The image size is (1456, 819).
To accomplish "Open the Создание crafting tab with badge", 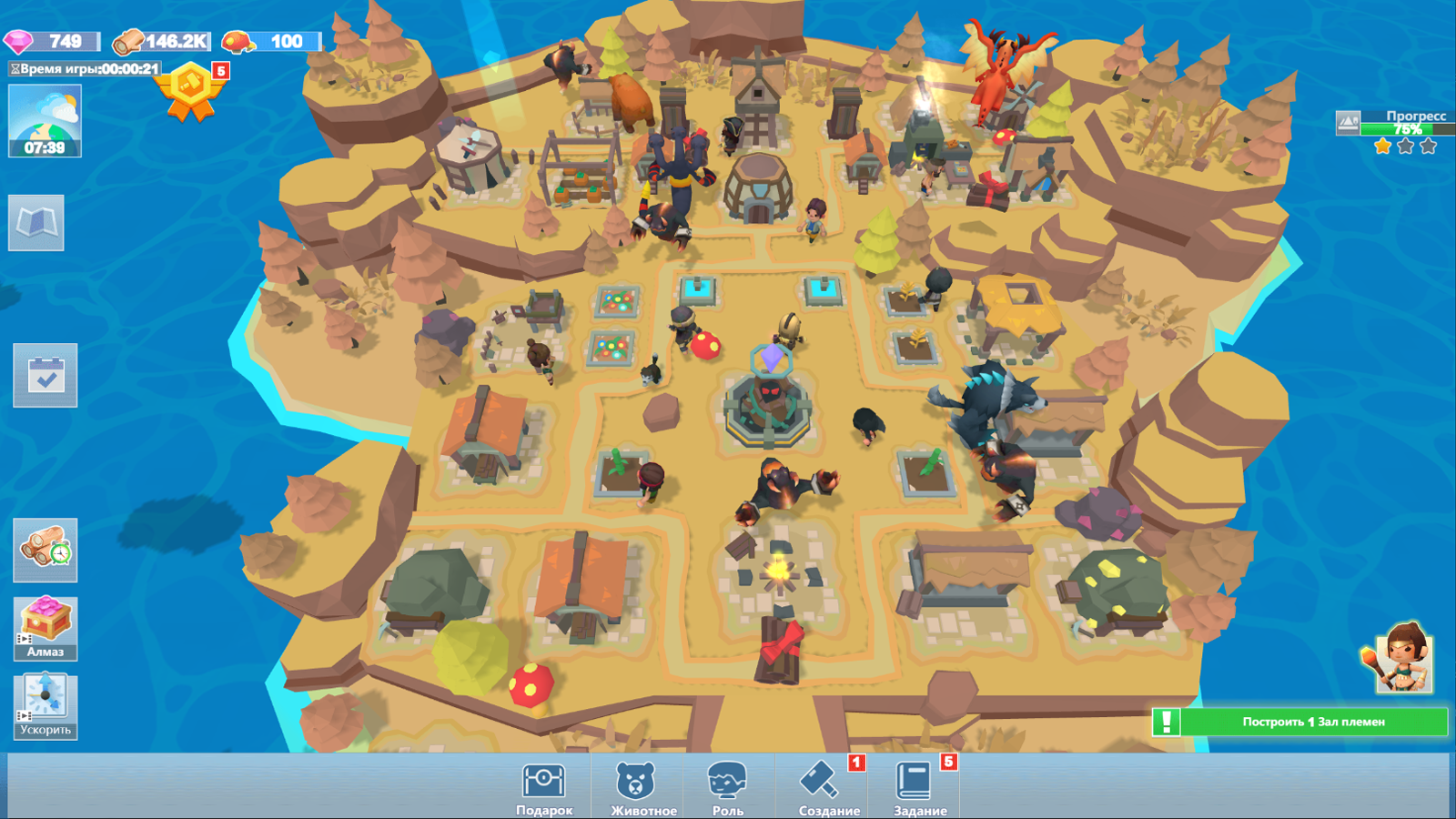I will tap(824, 783).
